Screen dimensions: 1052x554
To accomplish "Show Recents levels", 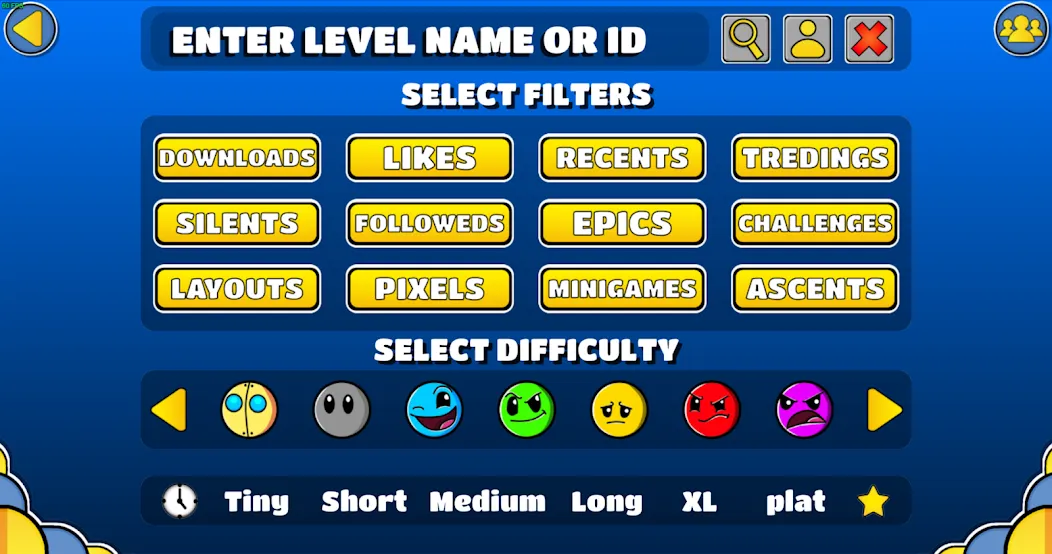I will [x=622, y=158].
